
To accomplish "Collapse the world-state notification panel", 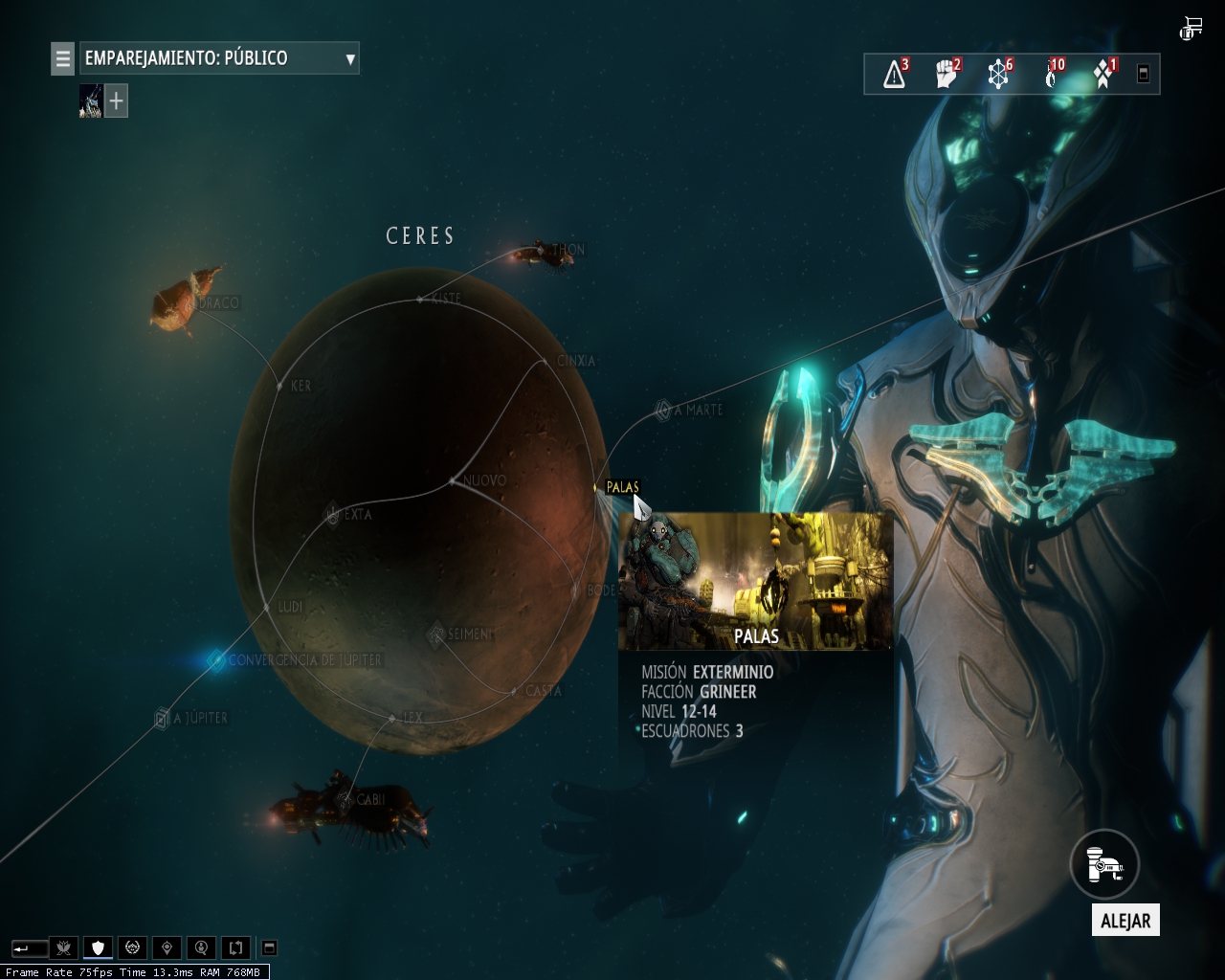I will pos(1143,74).
